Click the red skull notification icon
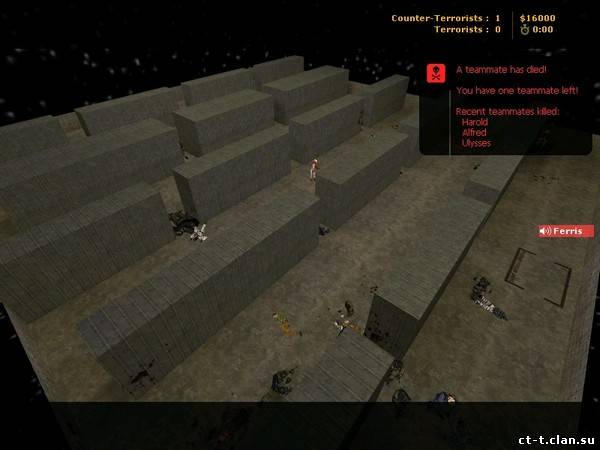Screen dimensions: 600x450 (x=436, y=72)
